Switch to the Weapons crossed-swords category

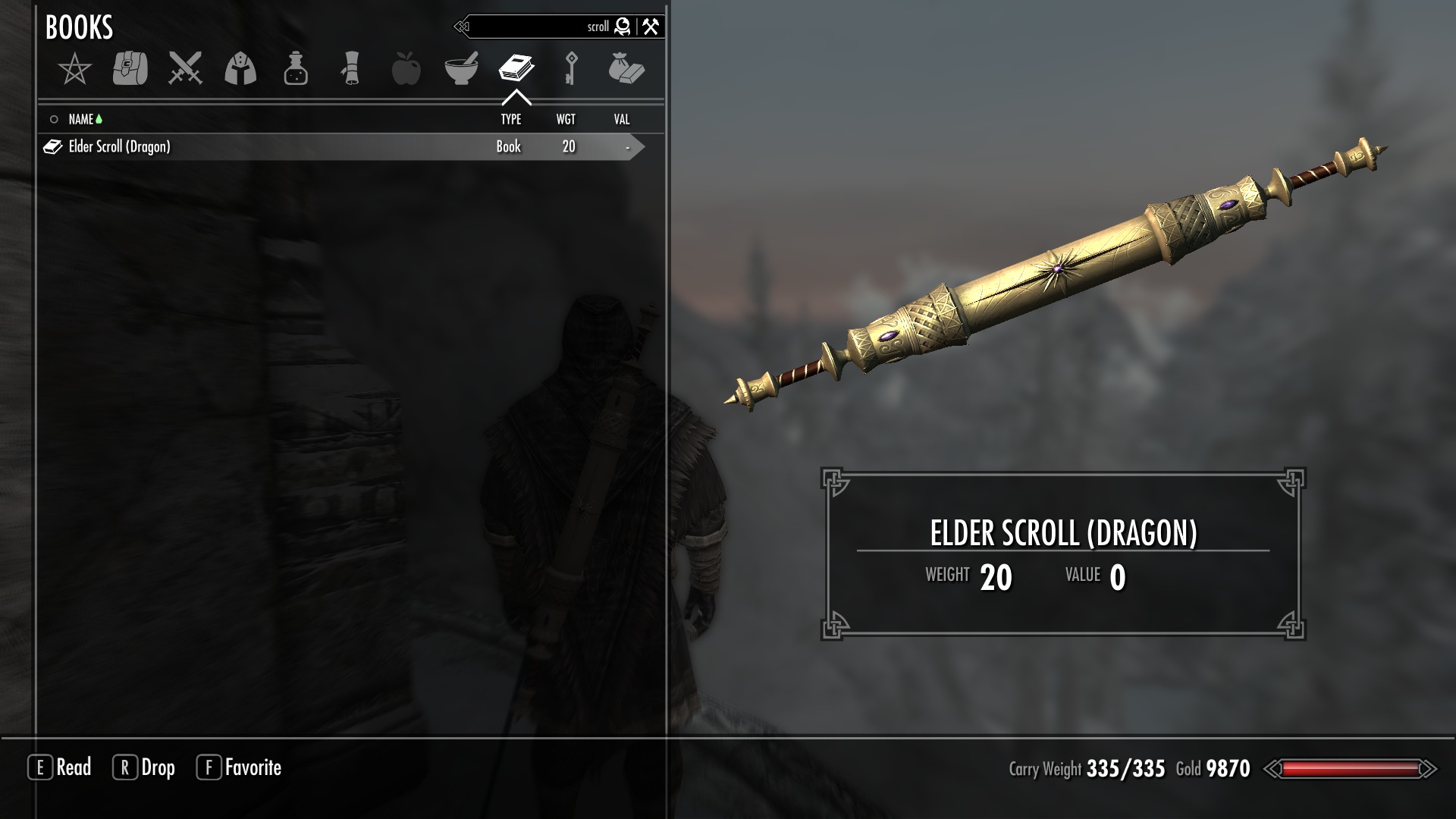click(x=185, y=69)
